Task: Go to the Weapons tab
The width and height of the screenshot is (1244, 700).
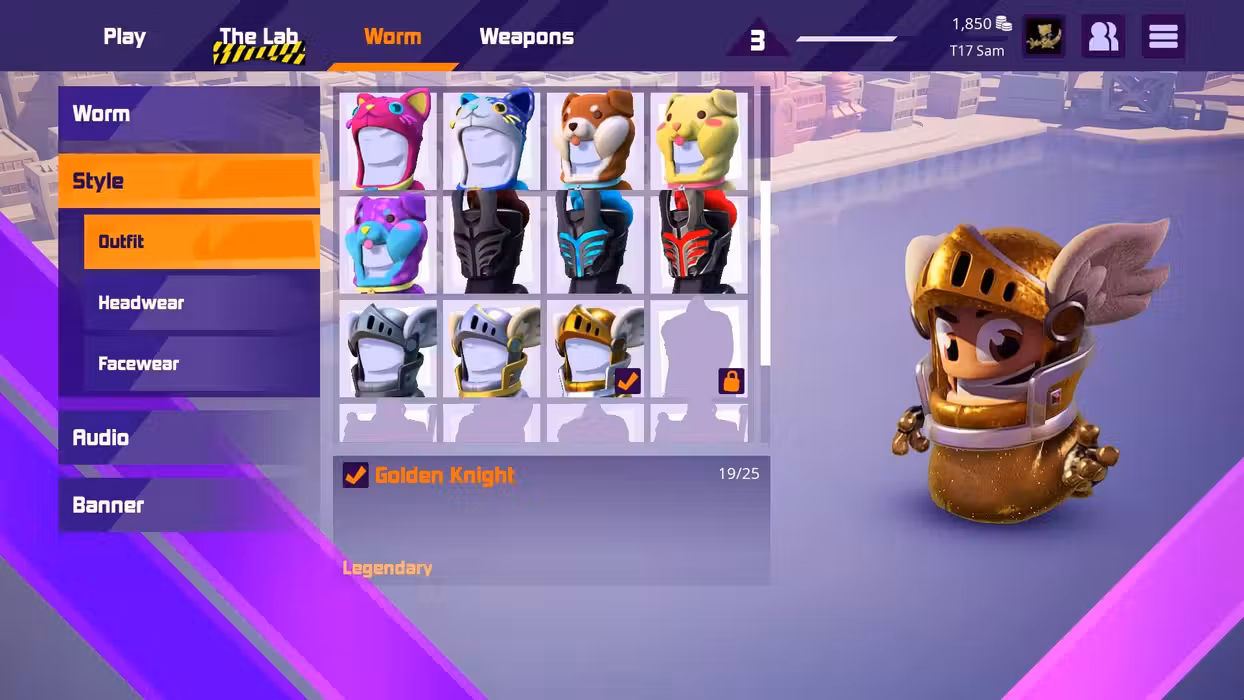Action: pyautogui.click(x=526, y=37)
